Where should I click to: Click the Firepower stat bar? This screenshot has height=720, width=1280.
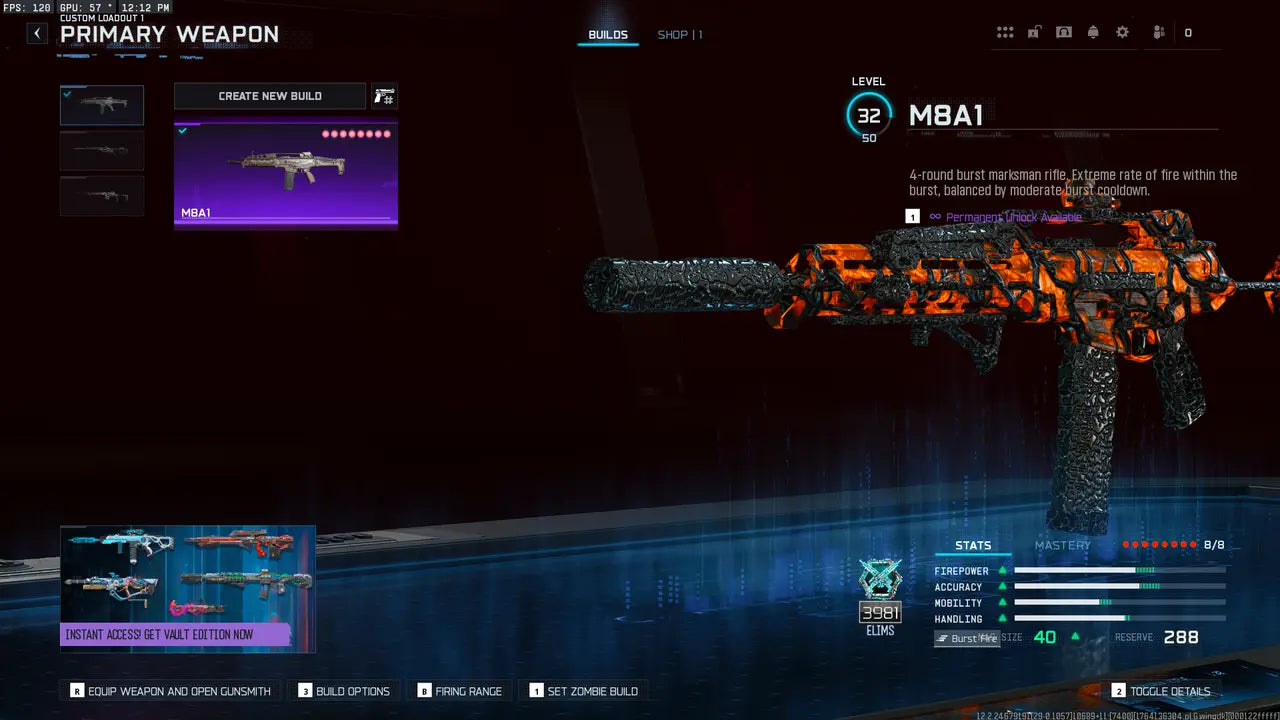(1118, 571)
